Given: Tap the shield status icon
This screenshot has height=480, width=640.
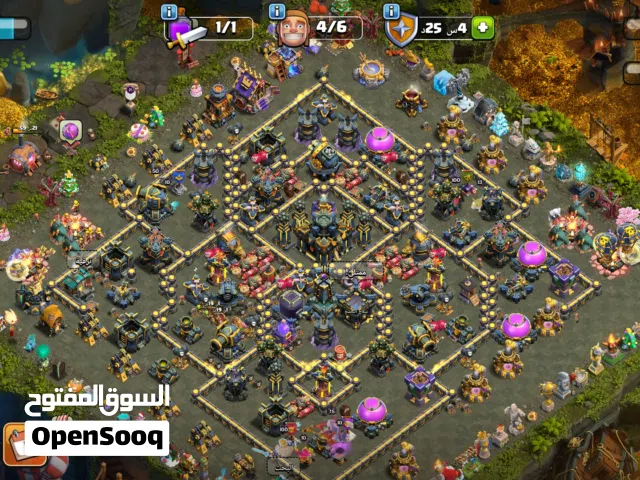Looking at the screenshot, I should (x=401, y=29).
